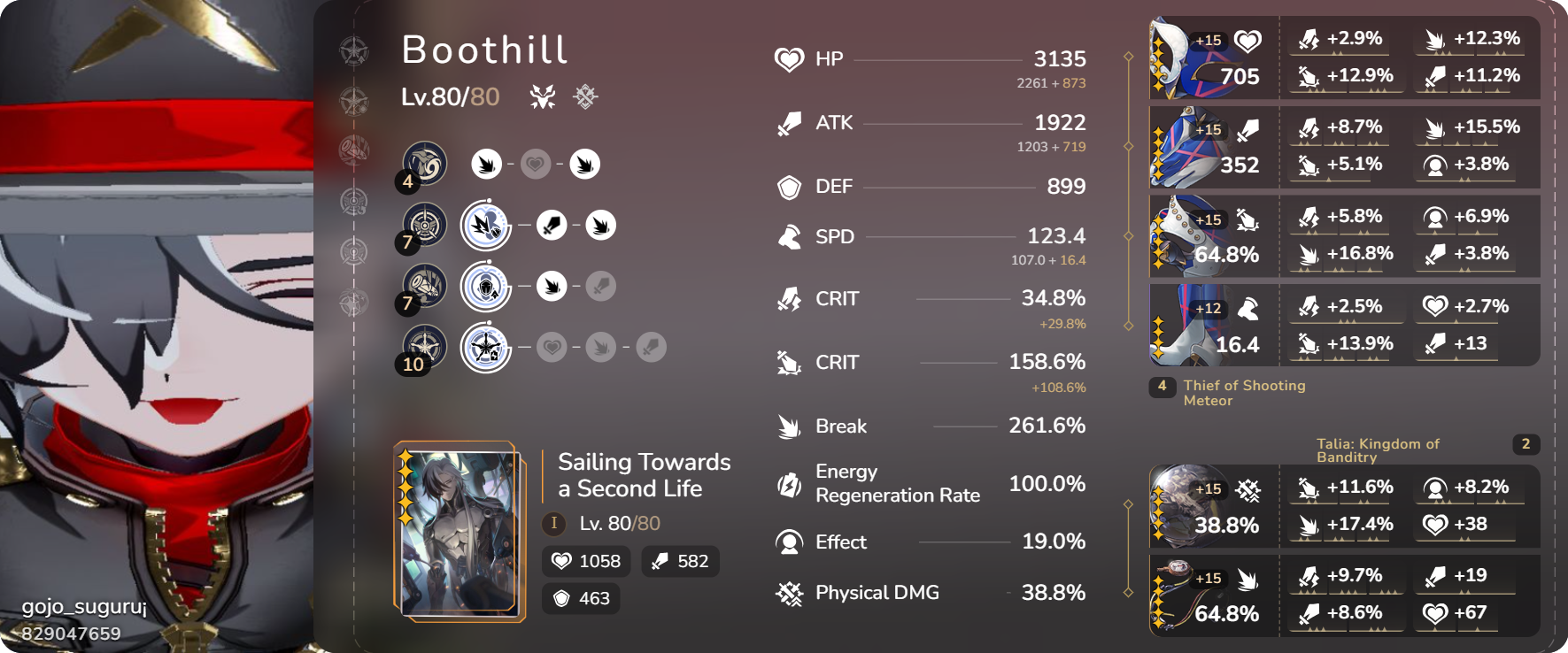Expand the Talia: Kingdom of Banditry set
This screenshot has height=653, width=1568.
(x=1378, y=451)
